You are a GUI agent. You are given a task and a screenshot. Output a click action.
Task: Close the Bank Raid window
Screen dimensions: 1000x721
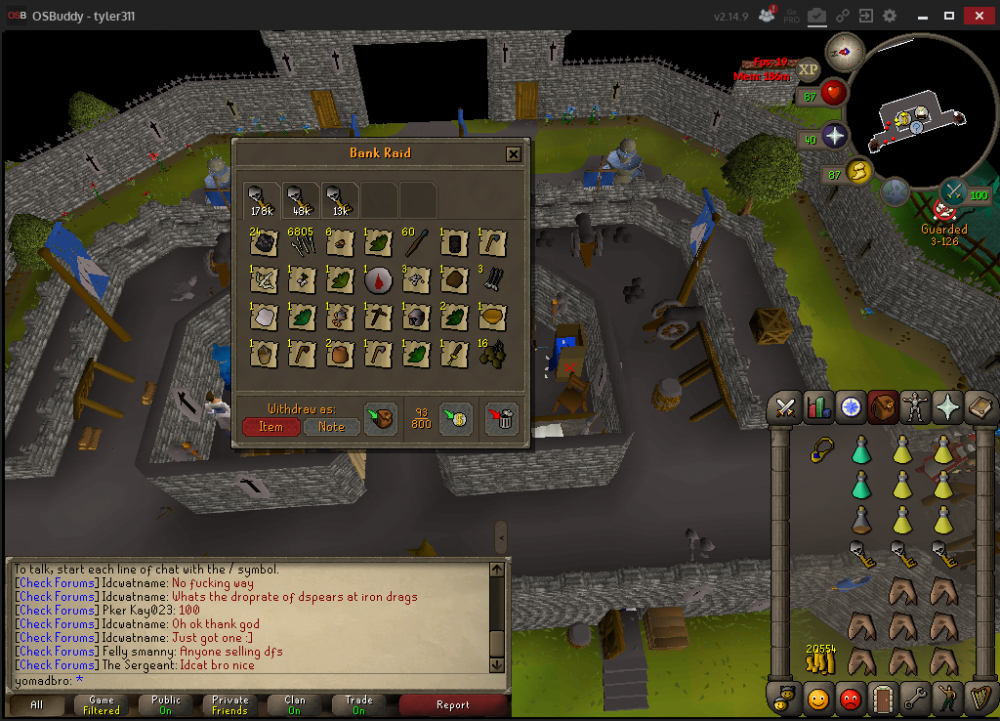(513, 154)
